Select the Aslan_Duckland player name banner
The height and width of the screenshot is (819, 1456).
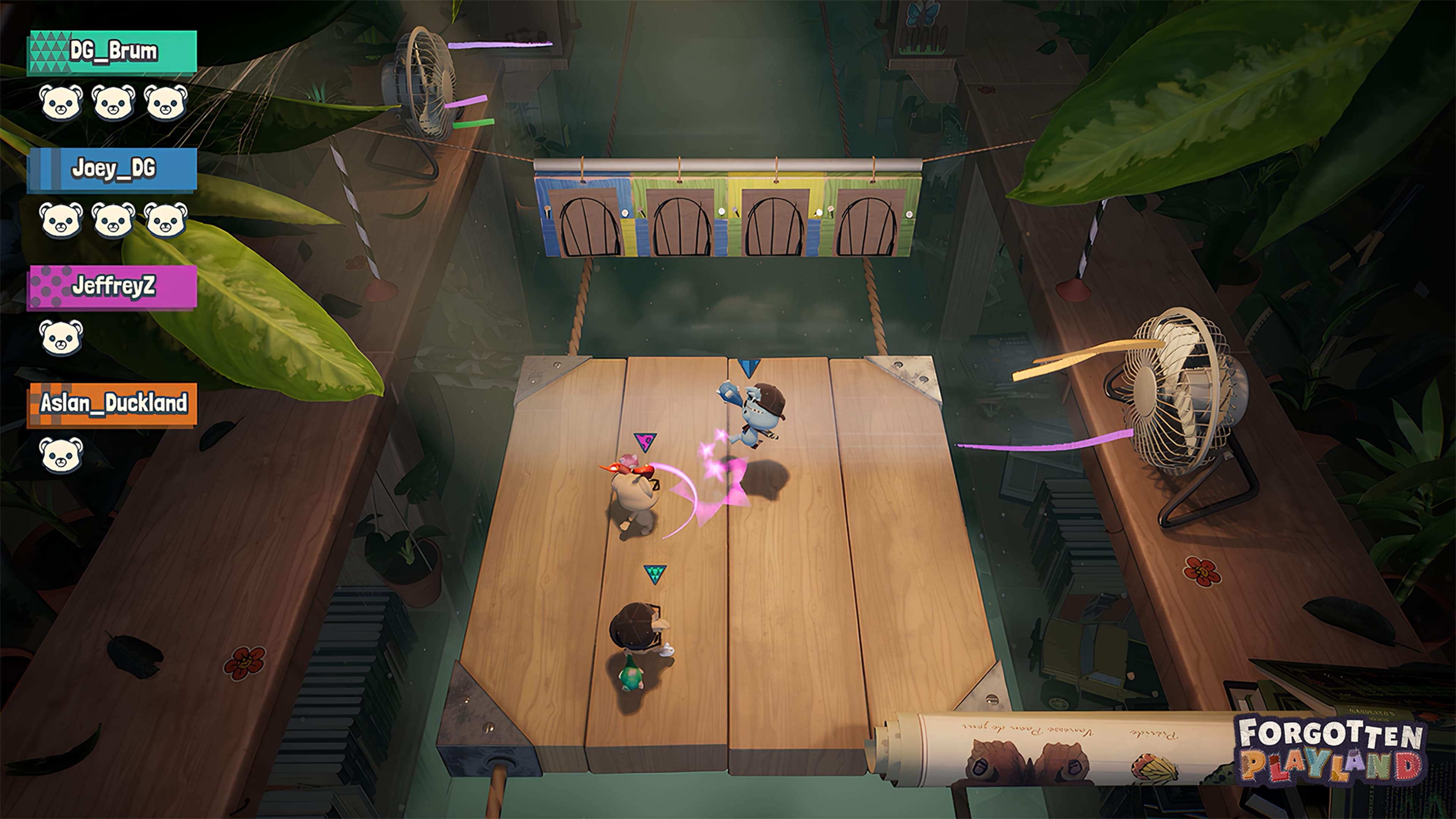[x=112, y=403]
